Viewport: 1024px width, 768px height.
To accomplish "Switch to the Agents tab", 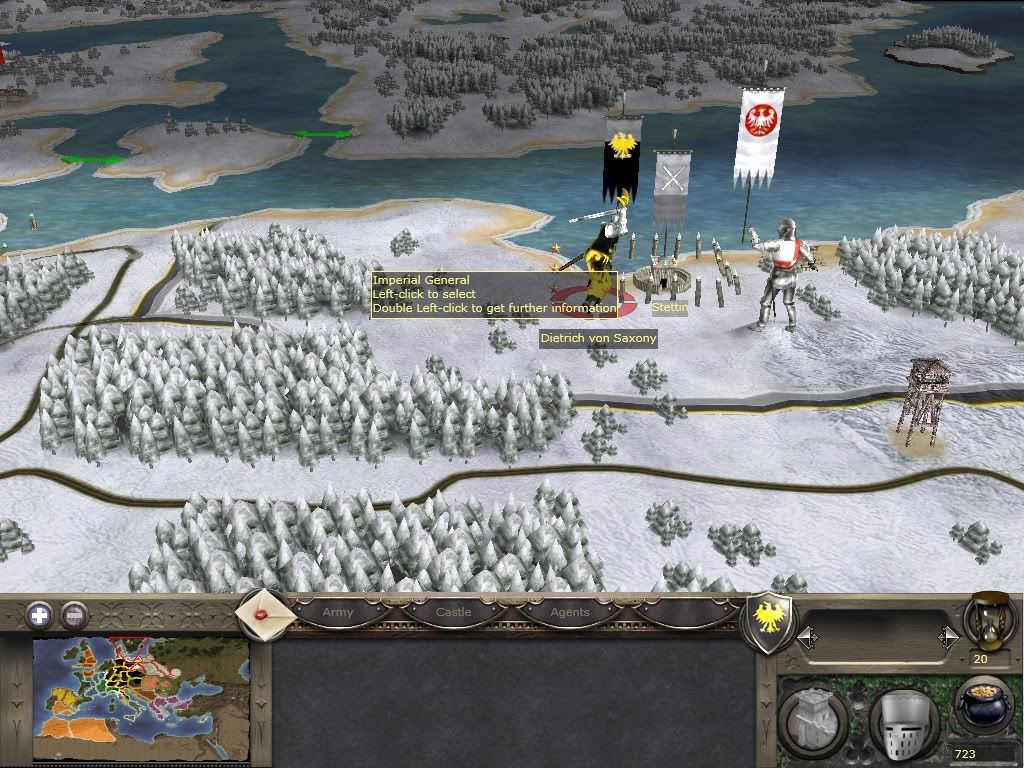I will pyautogui.click(x=570, y=612).
